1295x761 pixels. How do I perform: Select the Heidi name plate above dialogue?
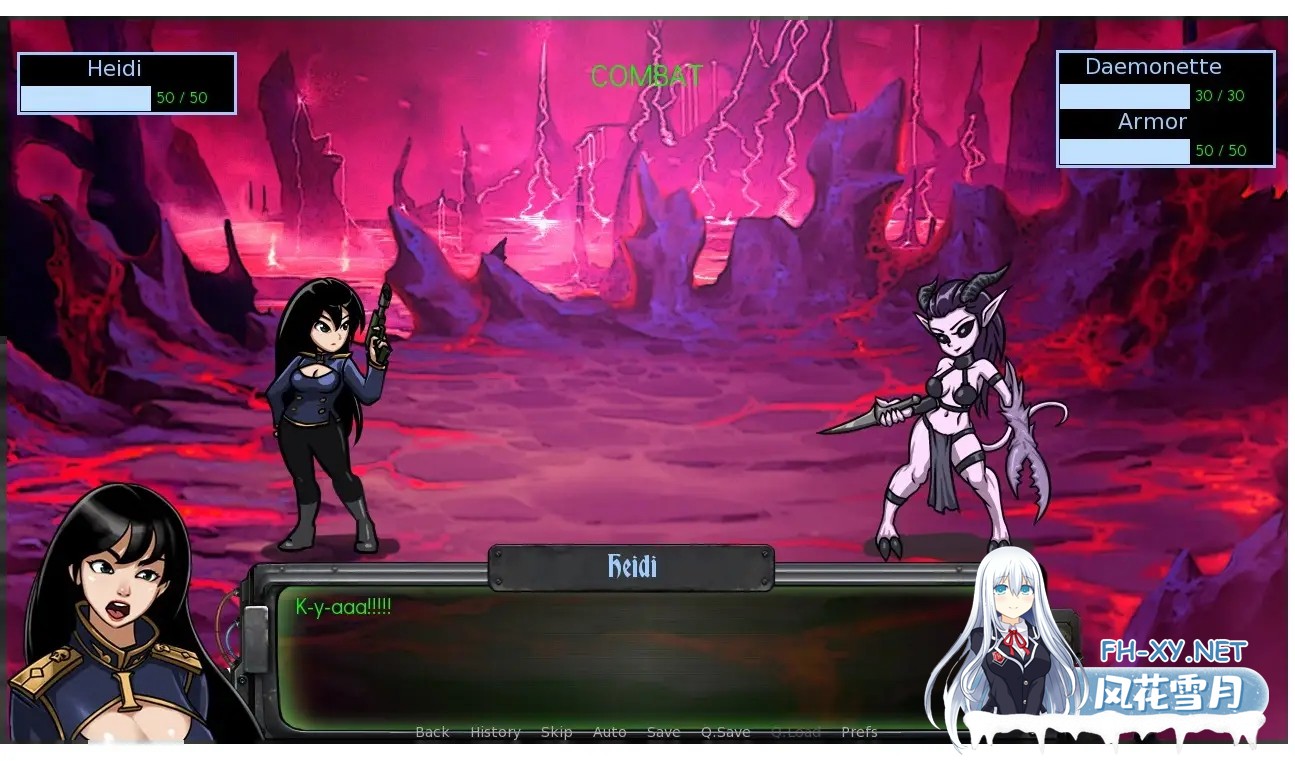click(631, 566)
